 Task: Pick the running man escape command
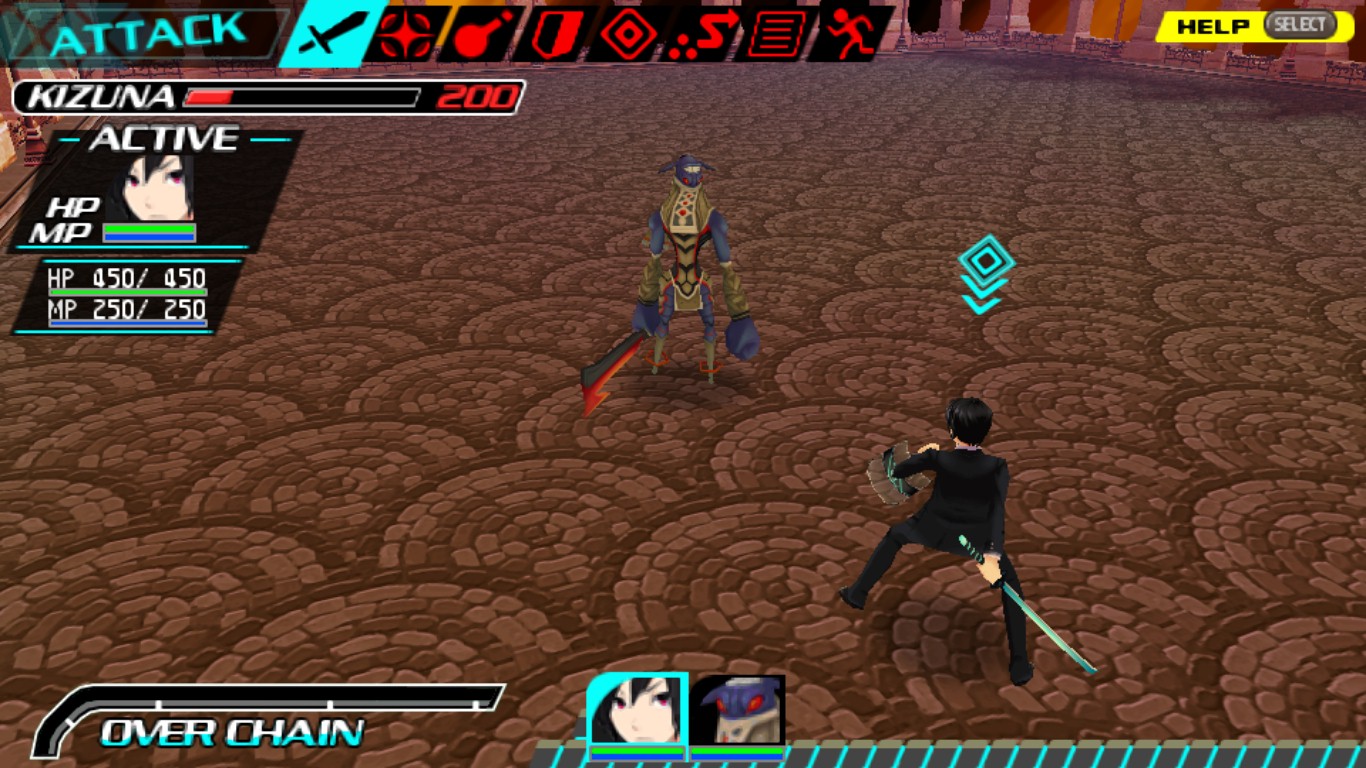click(848, 35)
